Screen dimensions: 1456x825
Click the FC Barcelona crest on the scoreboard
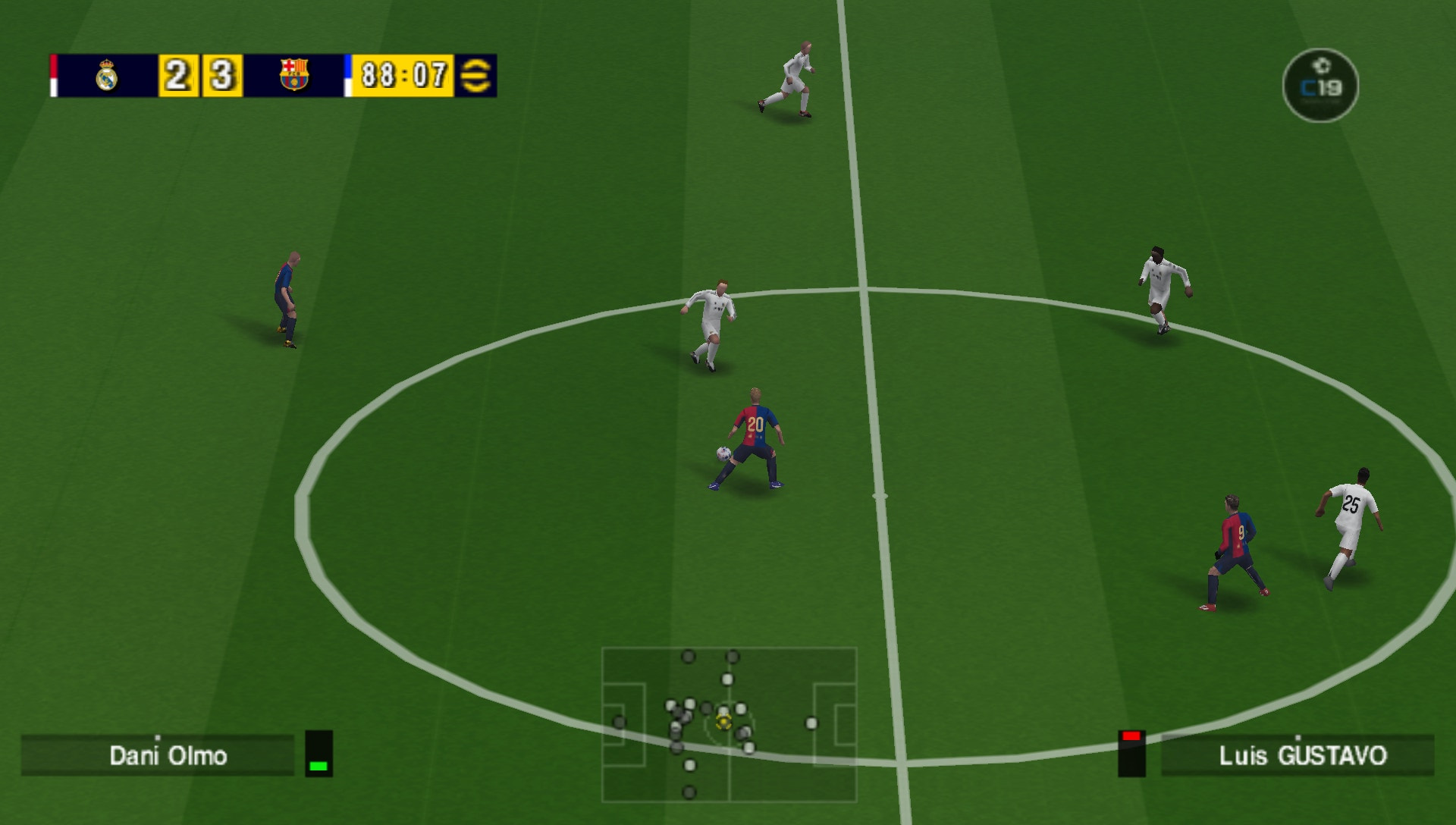(294, 73)
